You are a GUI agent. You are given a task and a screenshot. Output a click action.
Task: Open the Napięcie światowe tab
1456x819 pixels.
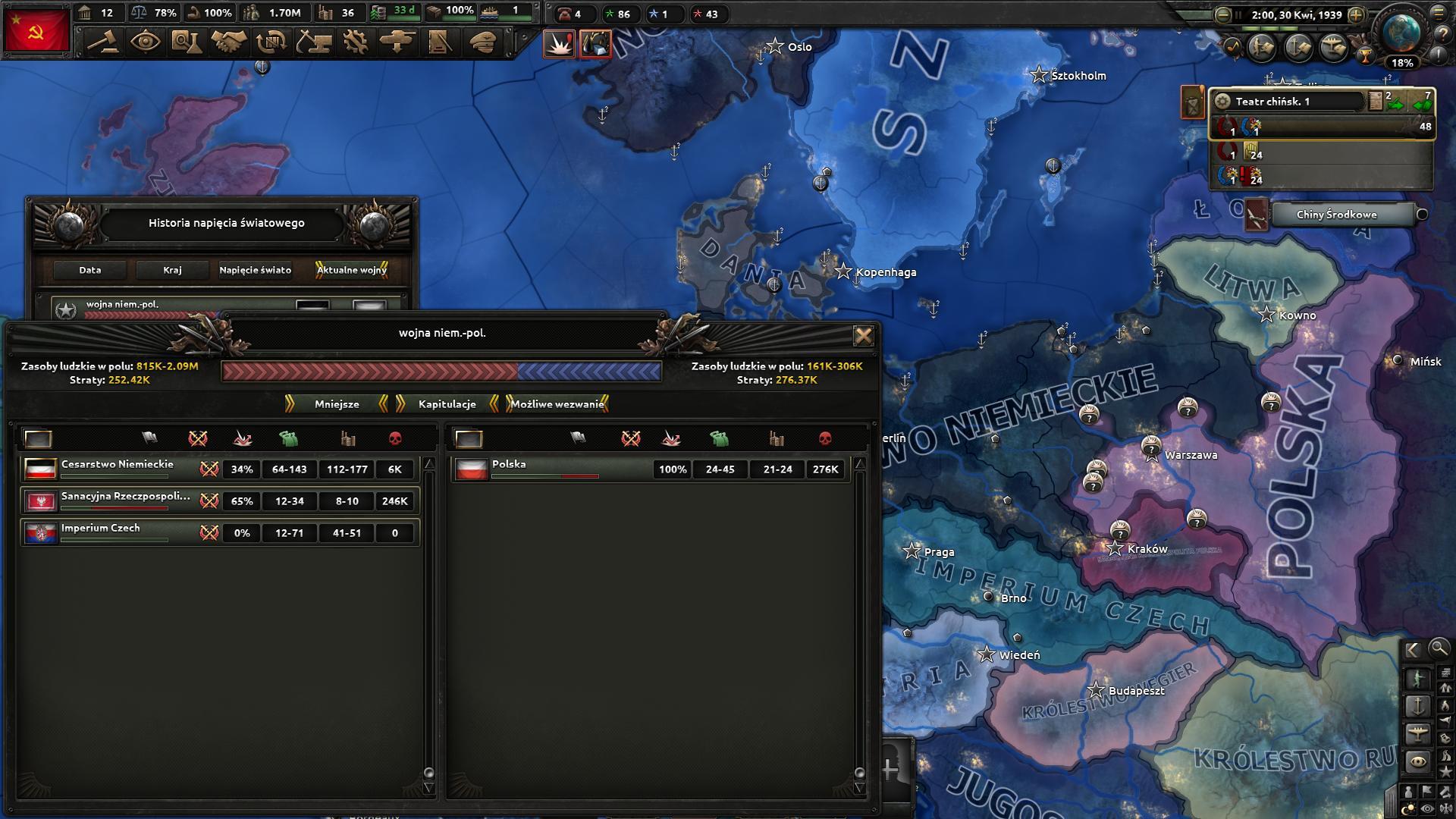click(x=255, y=270)
